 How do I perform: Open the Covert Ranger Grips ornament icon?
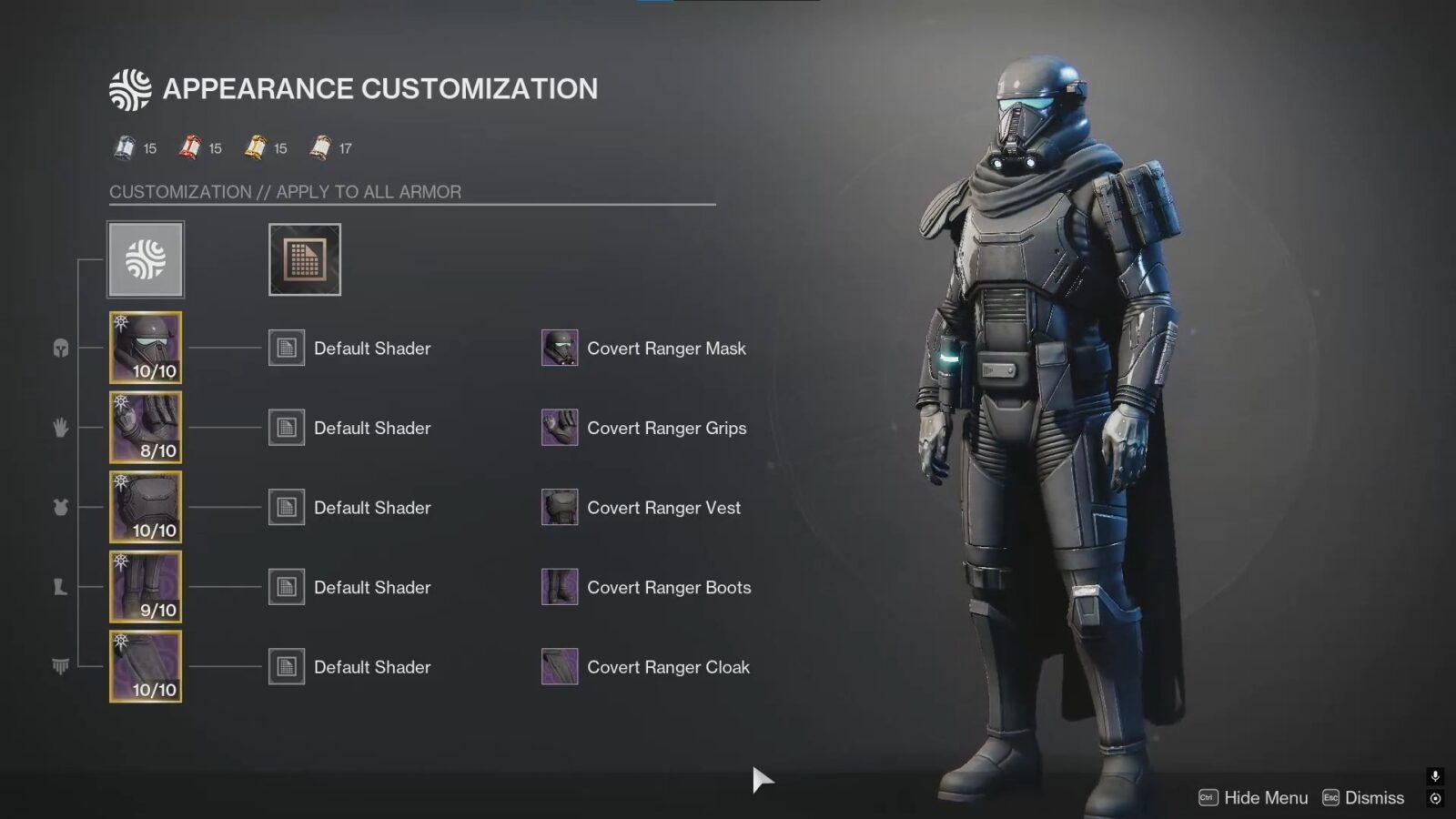(x=559, y=428)
